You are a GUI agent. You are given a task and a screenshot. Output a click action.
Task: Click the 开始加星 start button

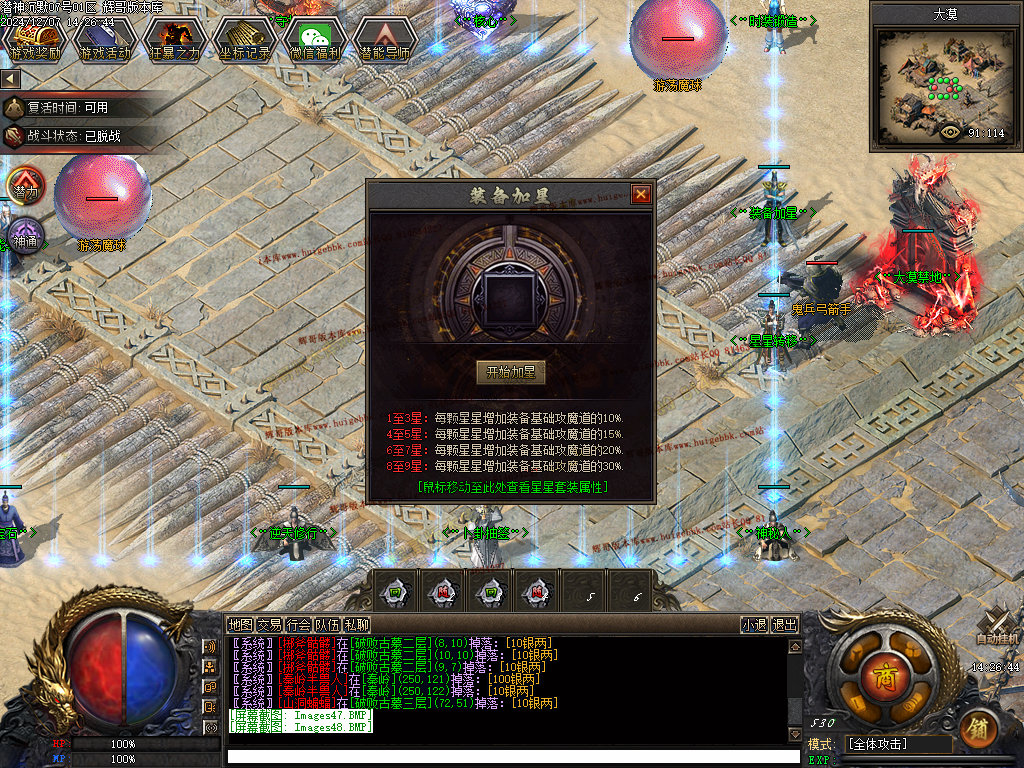(510, 373)
